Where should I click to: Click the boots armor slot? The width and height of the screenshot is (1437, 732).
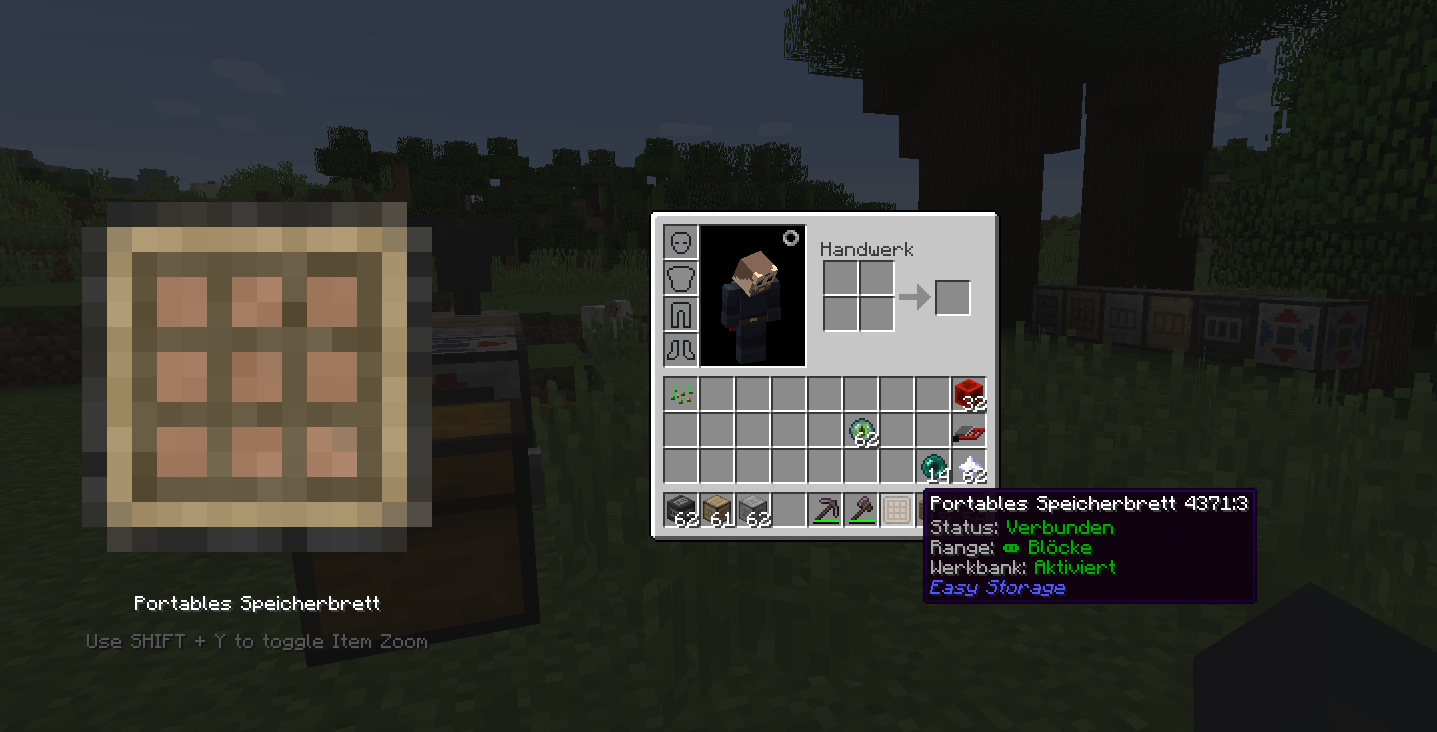point(681,348)
